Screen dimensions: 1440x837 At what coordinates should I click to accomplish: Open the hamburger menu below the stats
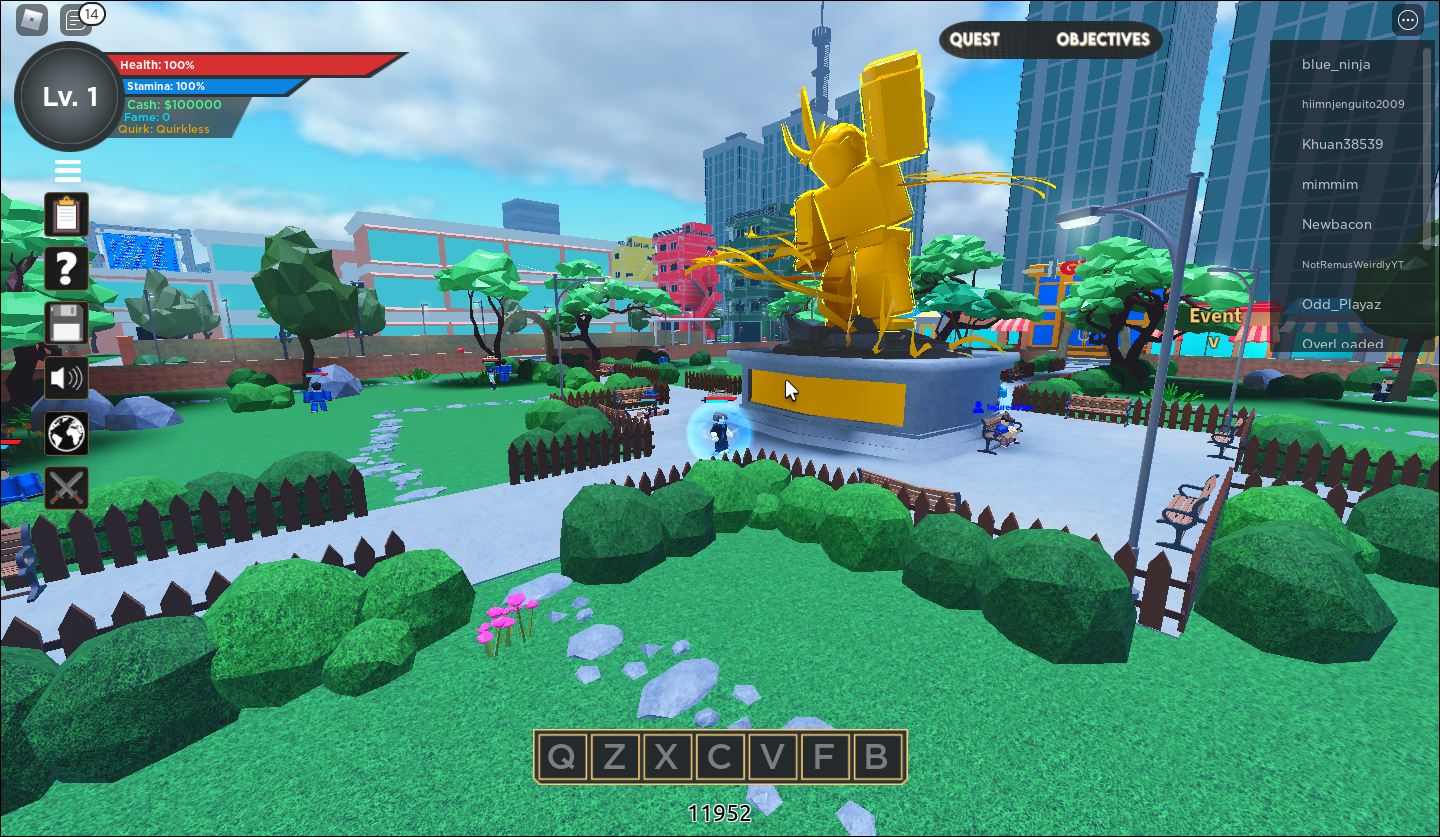pyautogui.click(x=67, y=170)
